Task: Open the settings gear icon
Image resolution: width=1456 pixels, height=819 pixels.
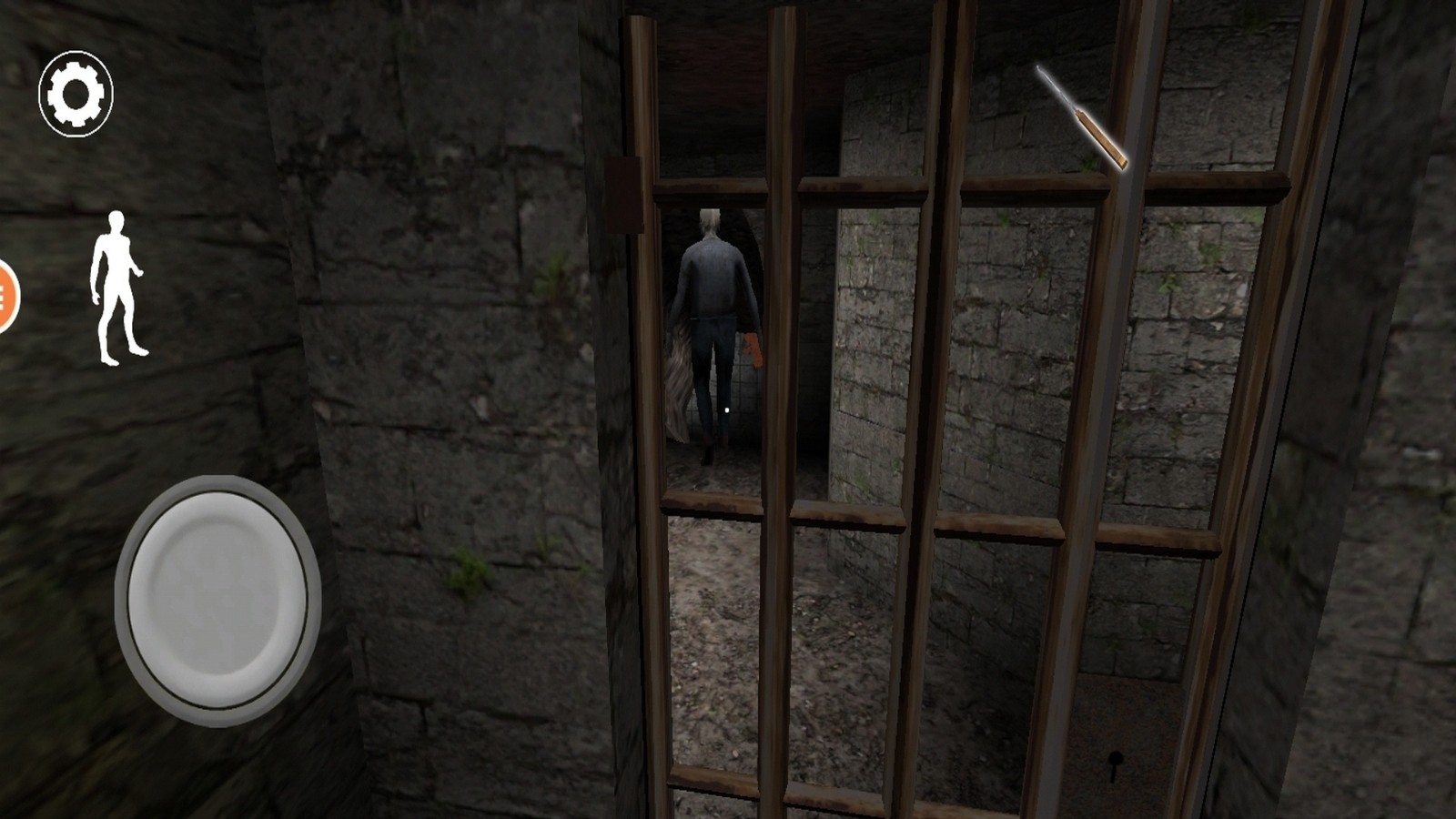Action: [76, 94]
